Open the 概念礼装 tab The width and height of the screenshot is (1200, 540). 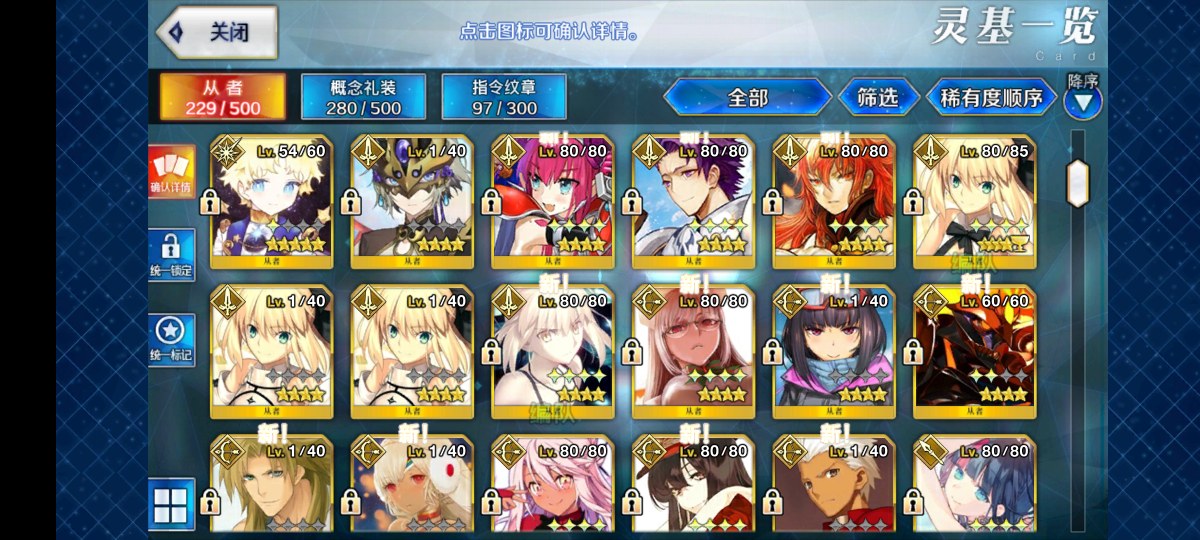coord(364,96)
